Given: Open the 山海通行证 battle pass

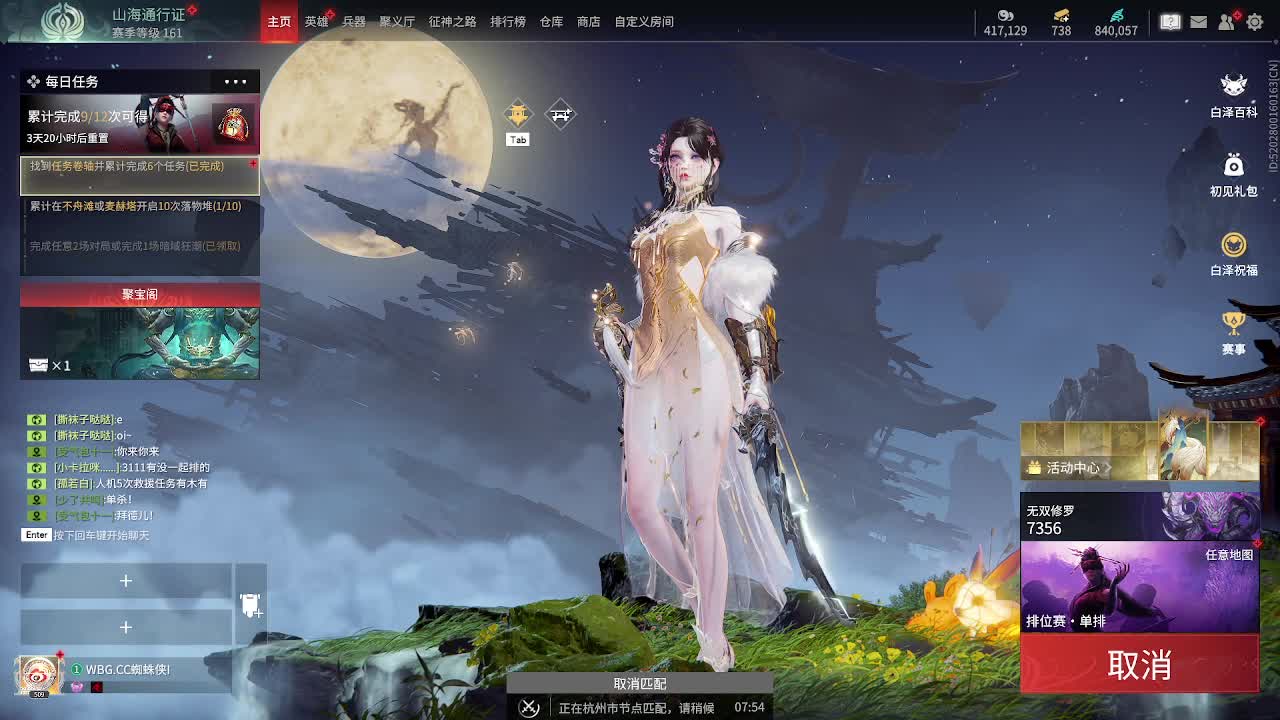Looking at the screenshot, I should 148,15.
